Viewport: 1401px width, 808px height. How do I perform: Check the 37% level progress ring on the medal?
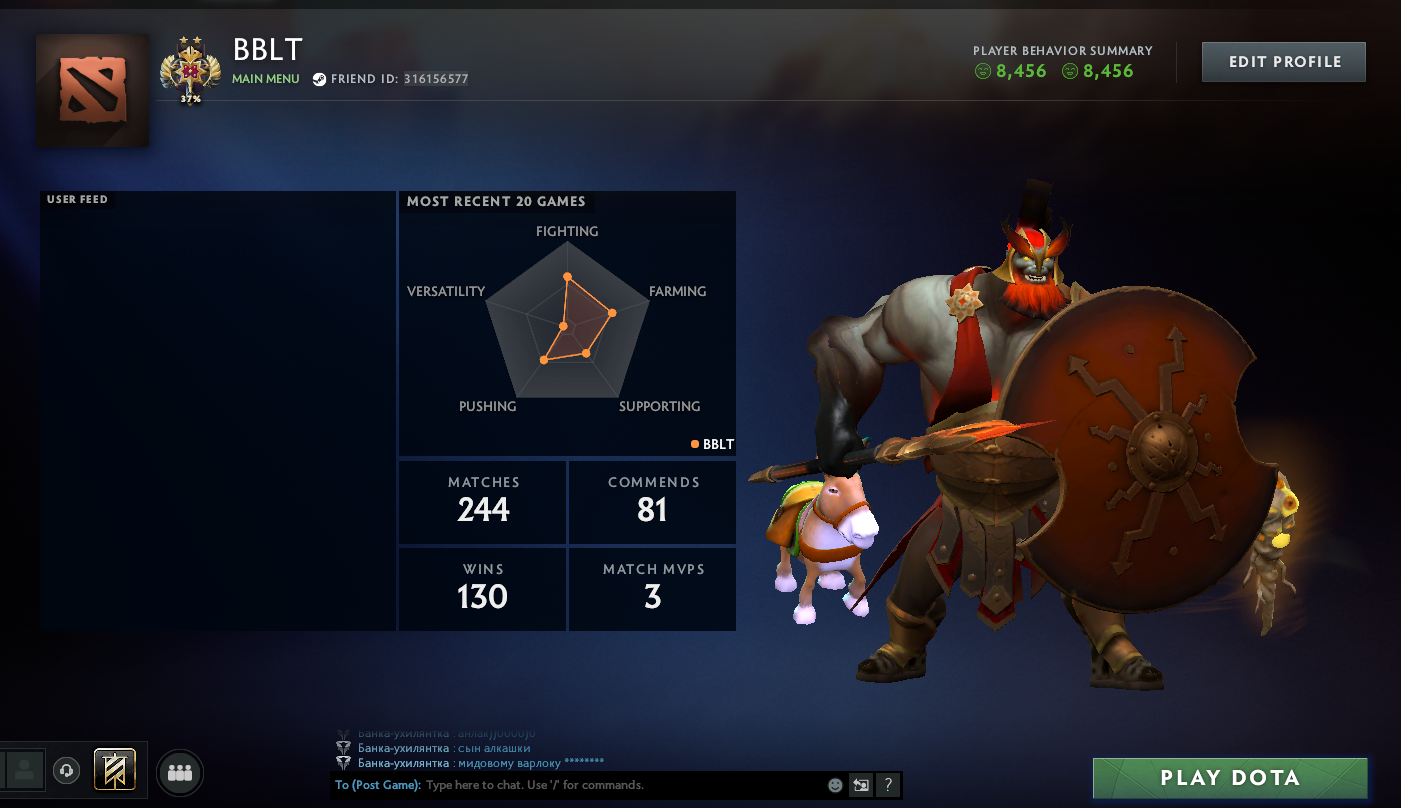(190, 99)
